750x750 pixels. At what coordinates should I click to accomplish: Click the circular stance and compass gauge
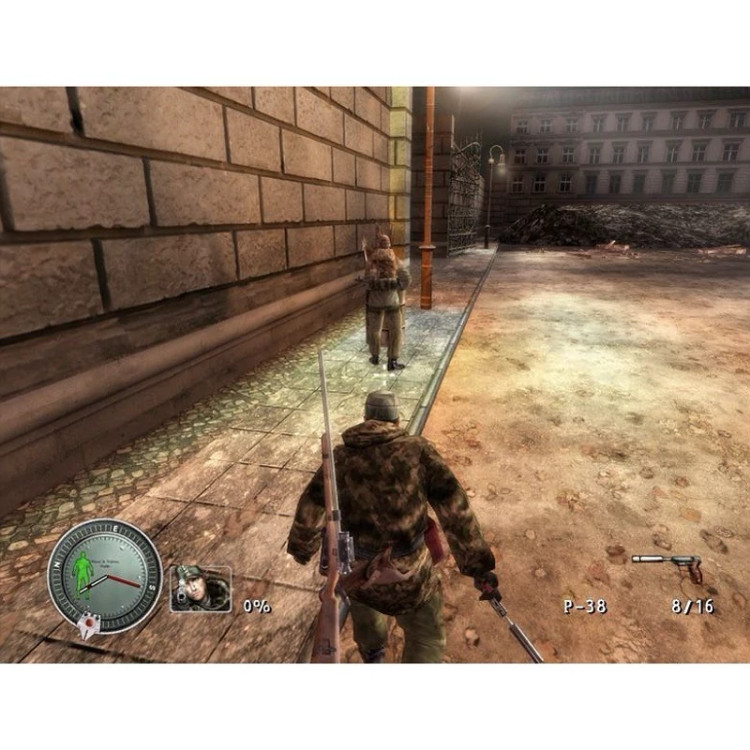click(104, 575)
